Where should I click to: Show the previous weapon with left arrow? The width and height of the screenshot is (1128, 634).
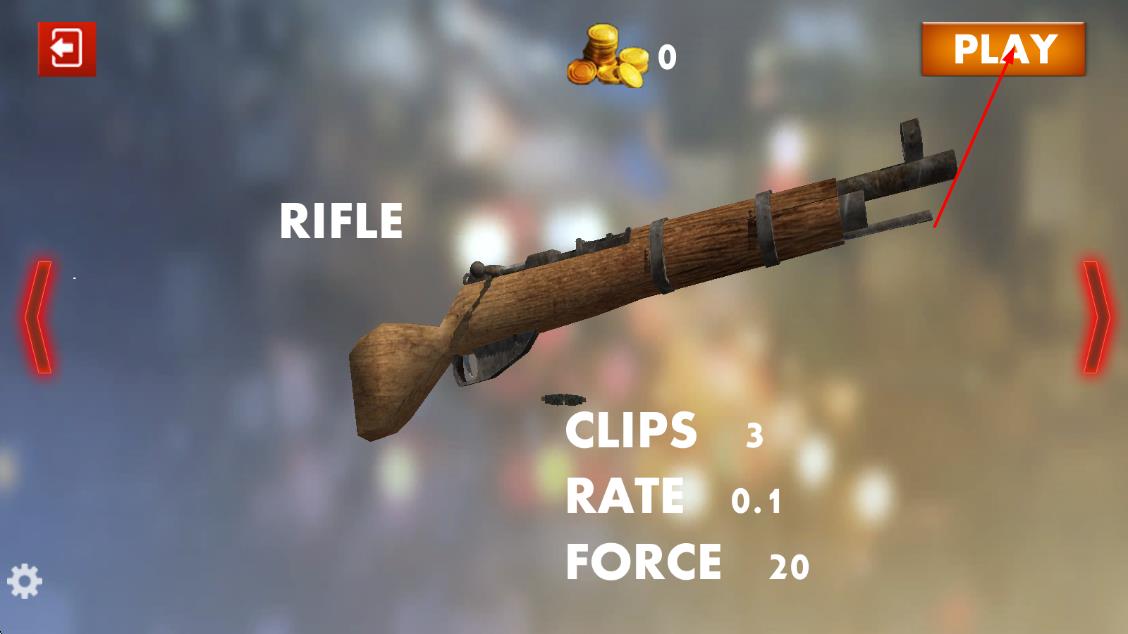[38, 318]
